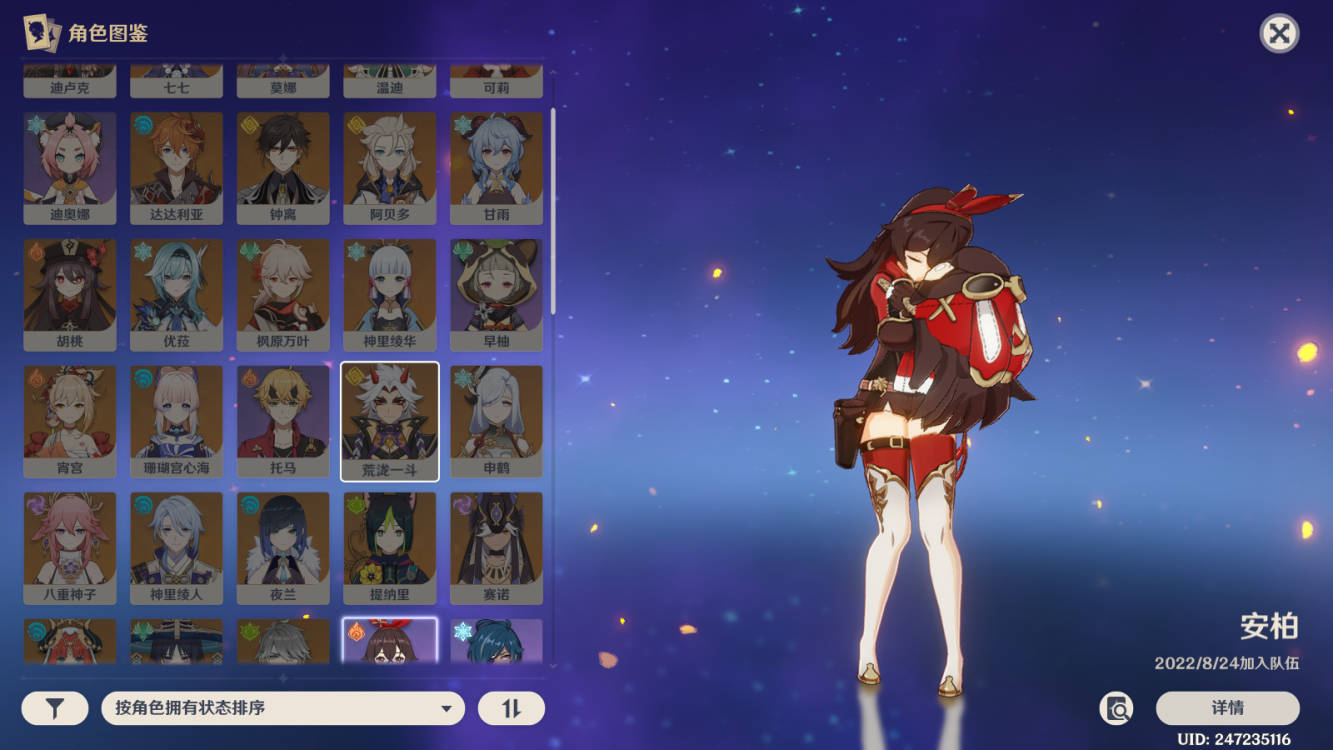
Task: Toggle the sort order arrows button
Action: click(x=511, y=708)
